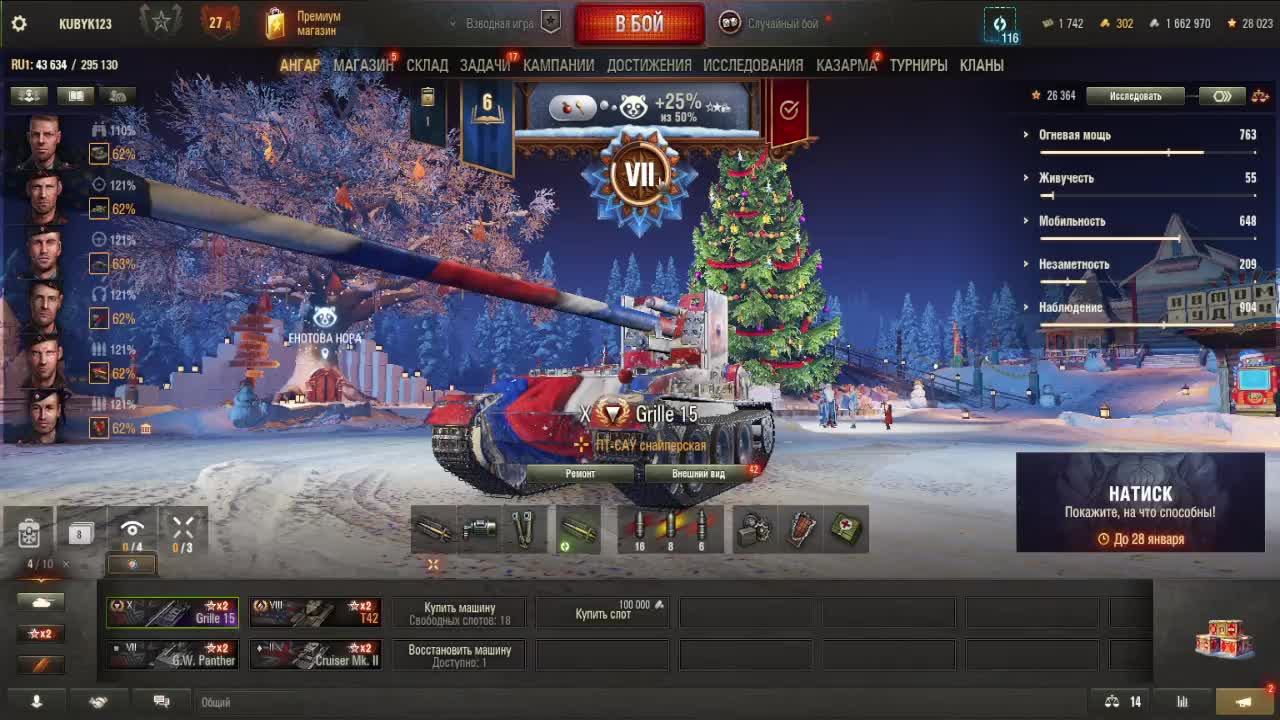Show the ДОСТИЖЕНИЯ achievements tab
This screenshot has width=1280, height=720.
649,65
